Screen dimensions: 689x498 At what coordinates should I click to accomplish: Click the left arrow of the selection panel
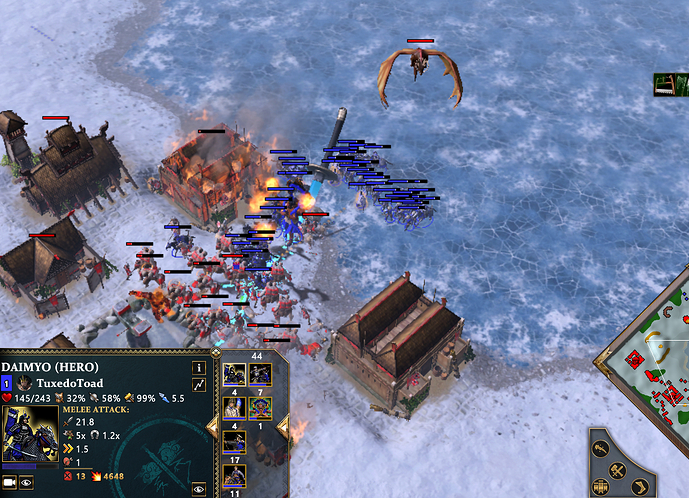pyautogui.click(x=212, y=427)
